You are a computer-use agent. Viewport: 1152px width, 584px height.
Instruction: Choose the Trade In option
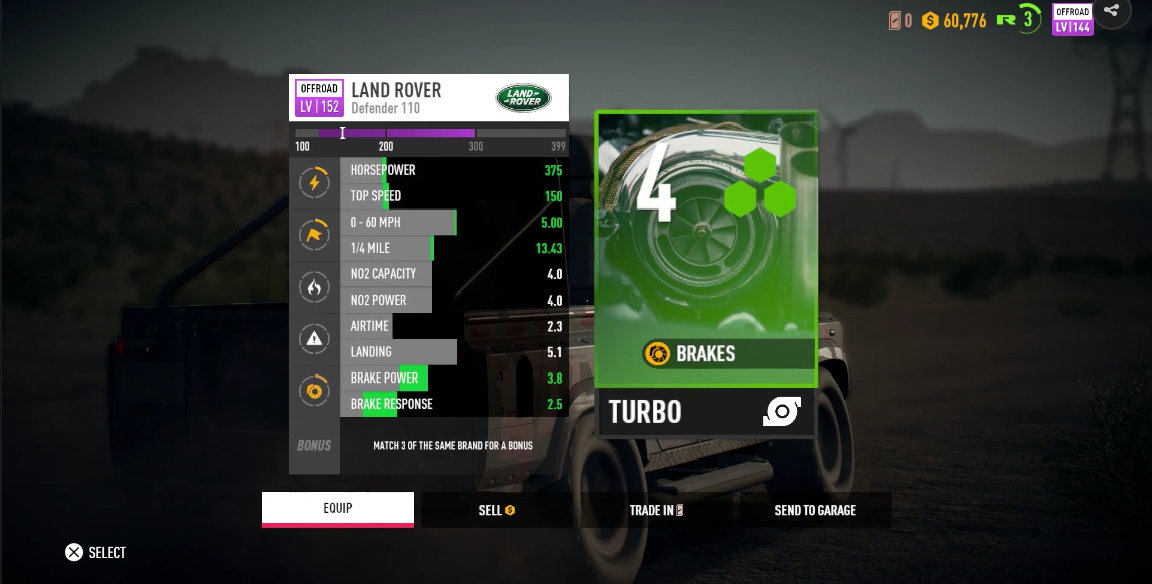[656, 510]
